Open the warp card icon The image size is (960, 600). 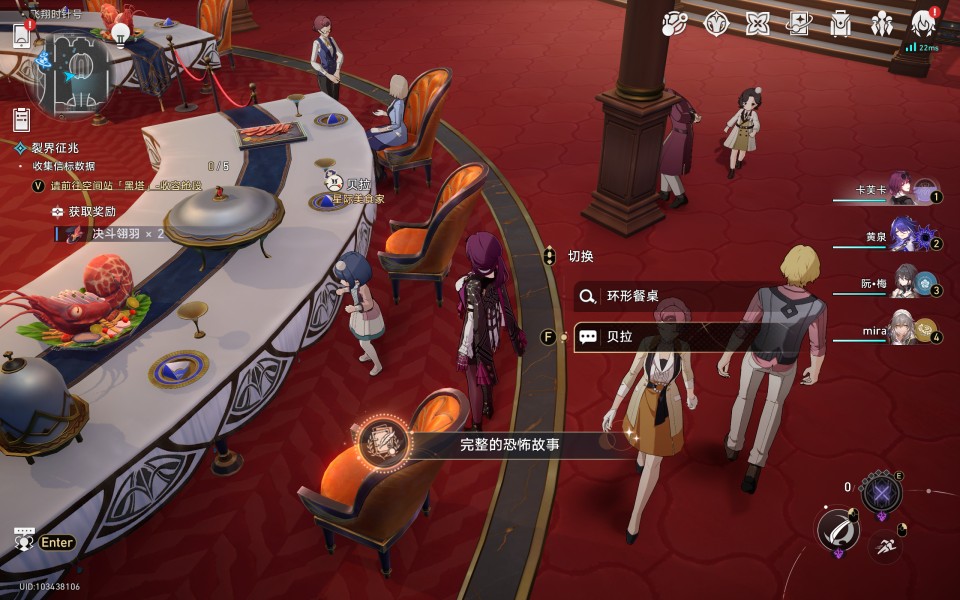coord(798,23)
